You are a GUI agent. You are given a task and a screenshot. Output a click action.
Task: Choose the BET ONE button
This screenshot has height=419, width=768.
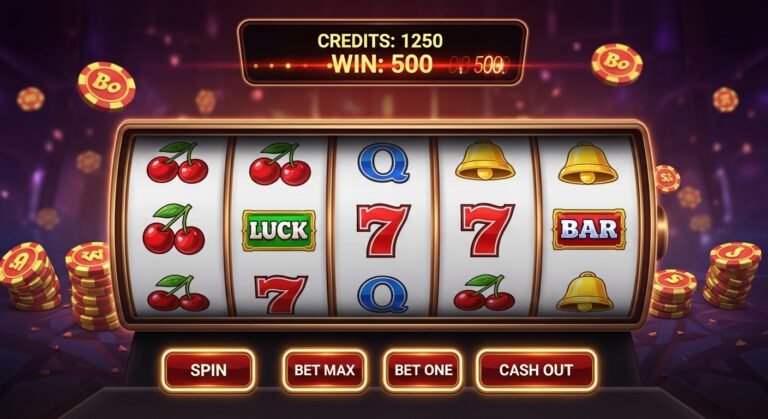423,370
